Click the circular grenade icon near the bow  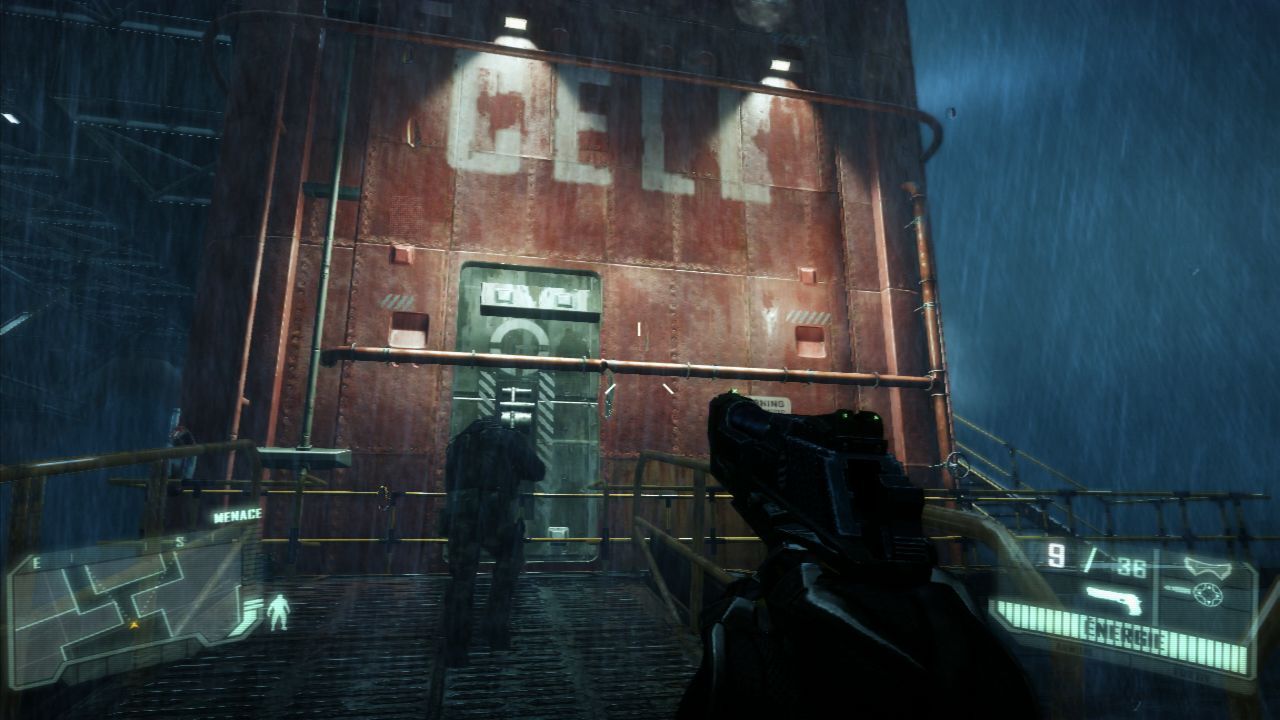coord(1208,593)
